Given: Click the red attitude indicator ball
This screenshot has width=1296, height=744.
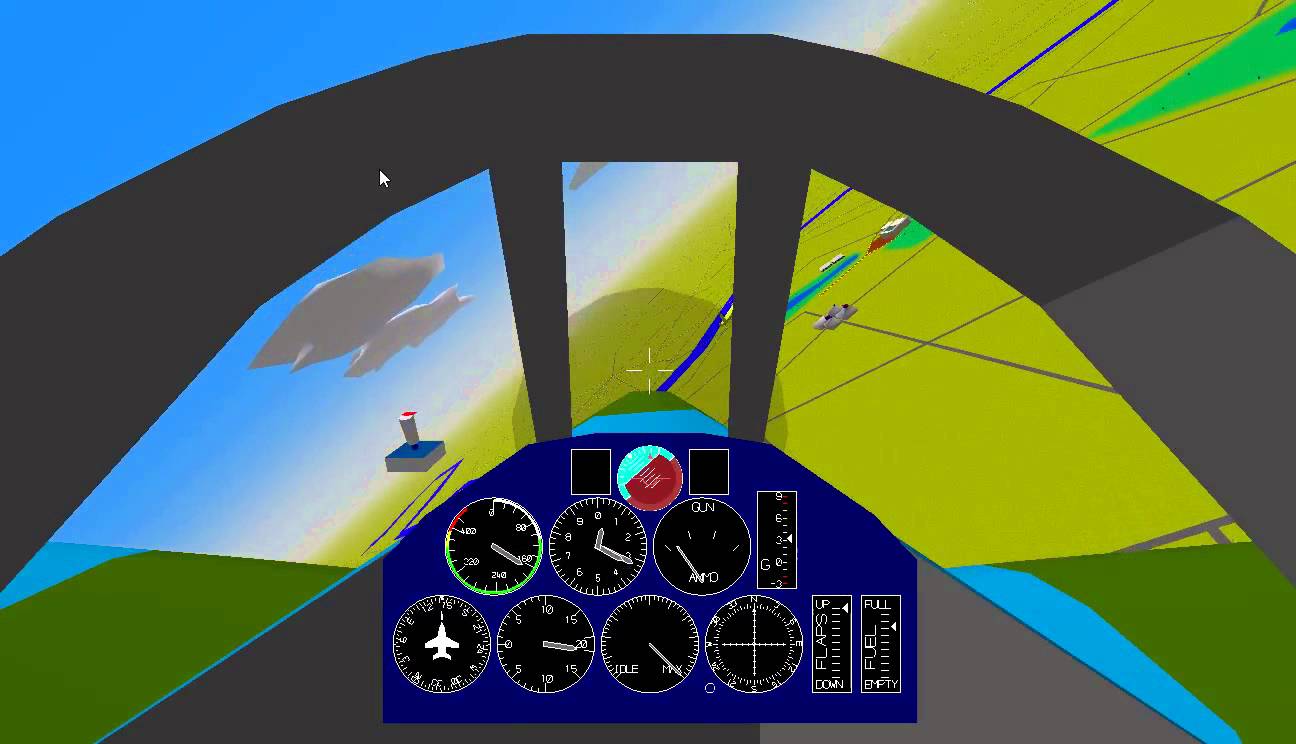Looking at the screenshot, I should tap(650, 478).
